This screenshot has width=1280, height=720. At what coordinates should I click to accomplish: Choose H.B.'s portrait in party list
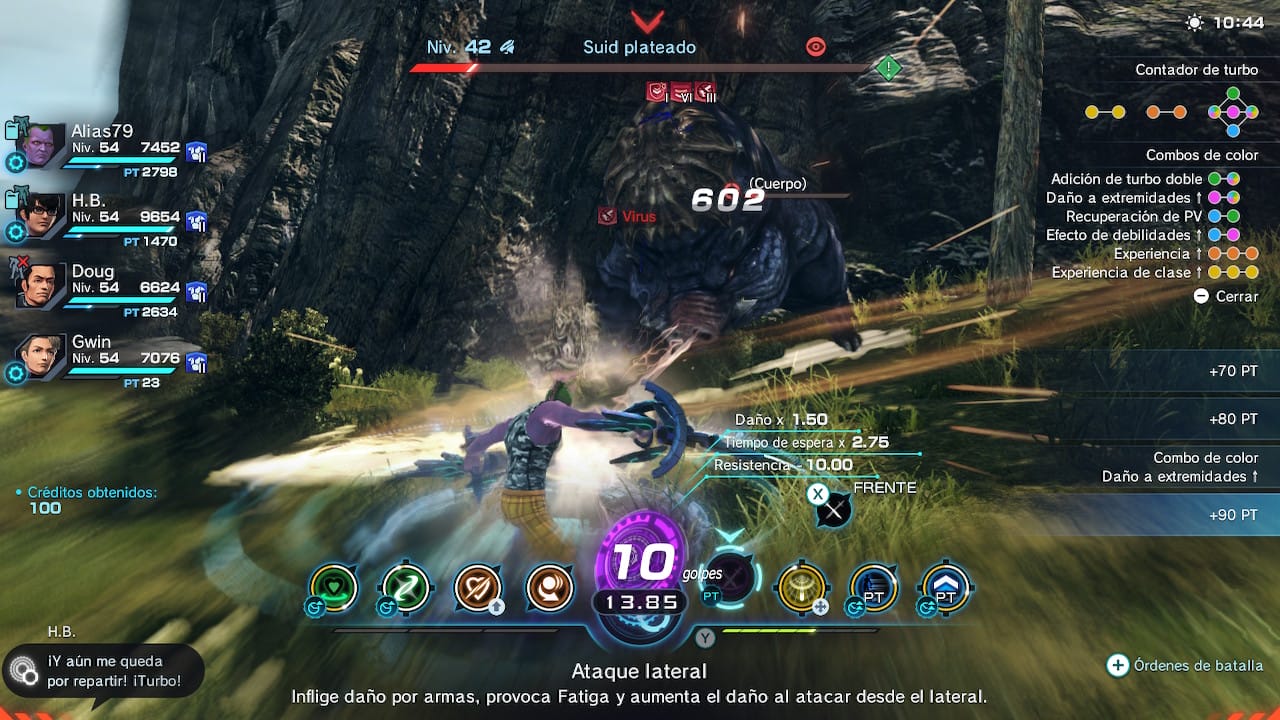(x=40, y=216)
